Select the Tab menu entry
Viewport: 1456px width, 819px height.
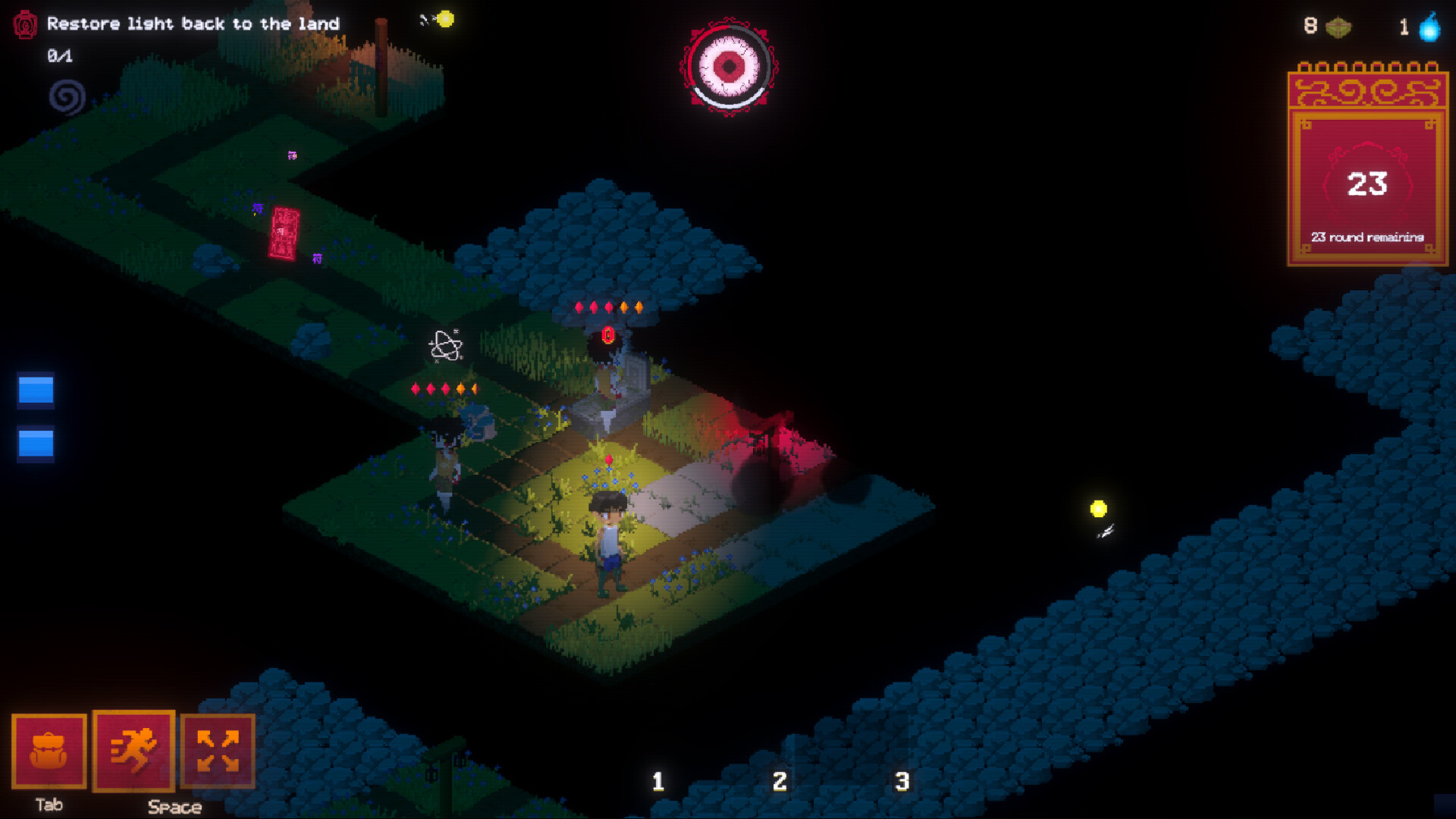(49, 806)
